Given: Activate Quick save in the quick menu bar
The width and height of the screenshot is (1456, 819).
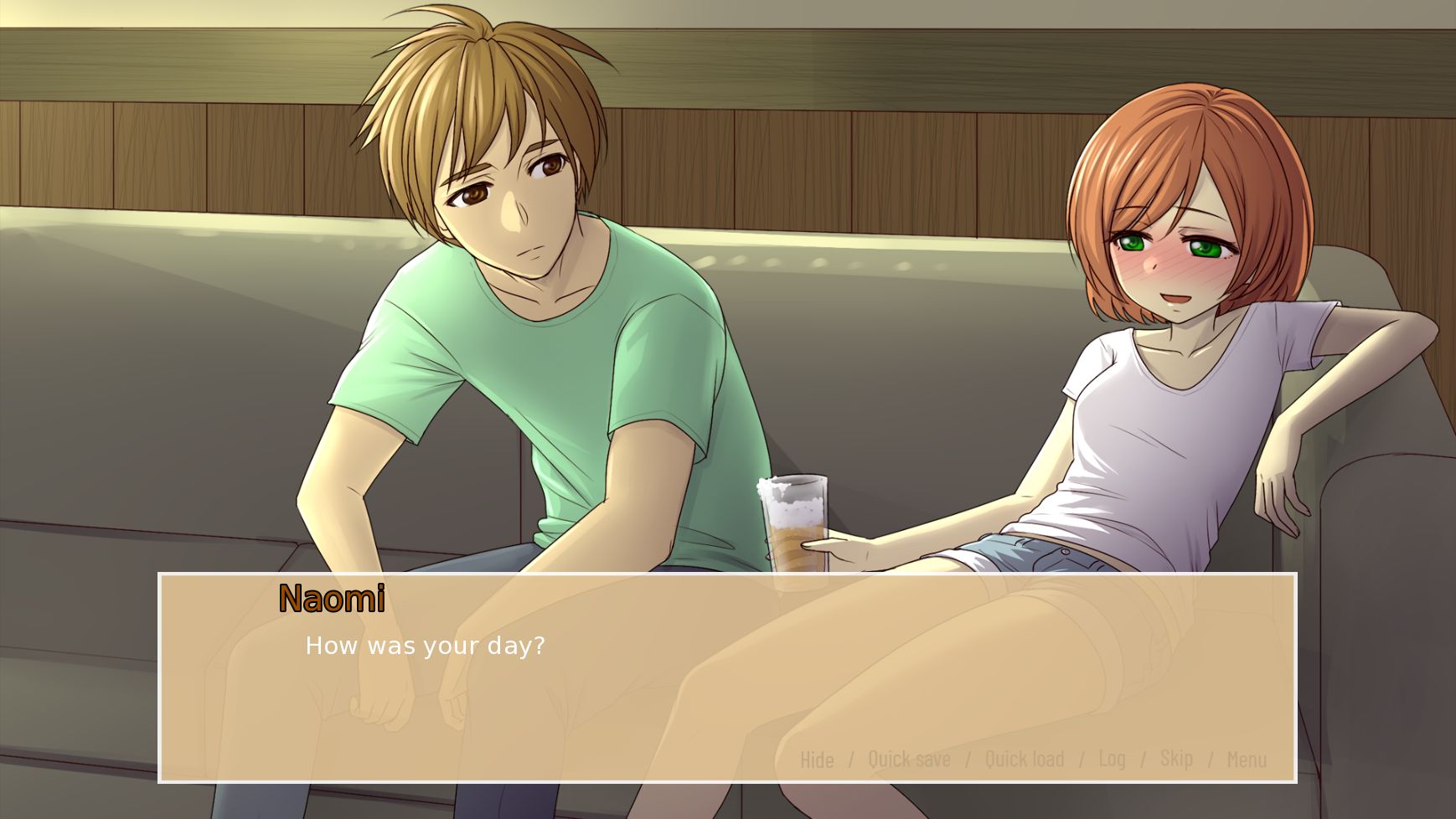Looking at the screenshot, I should (x=909, y=759).
